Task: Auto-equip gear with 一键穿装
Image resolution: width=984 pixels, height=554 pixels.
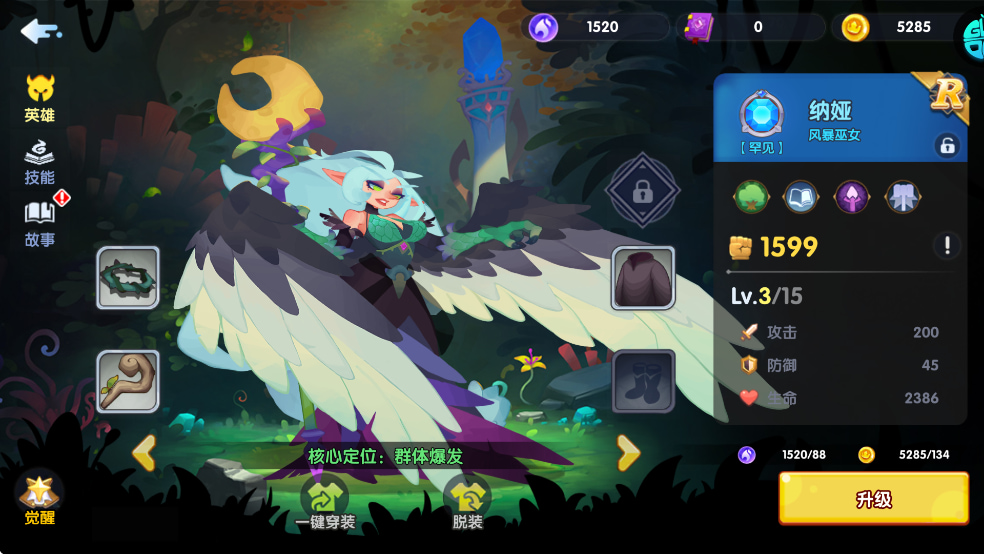Action: [325, 502]
